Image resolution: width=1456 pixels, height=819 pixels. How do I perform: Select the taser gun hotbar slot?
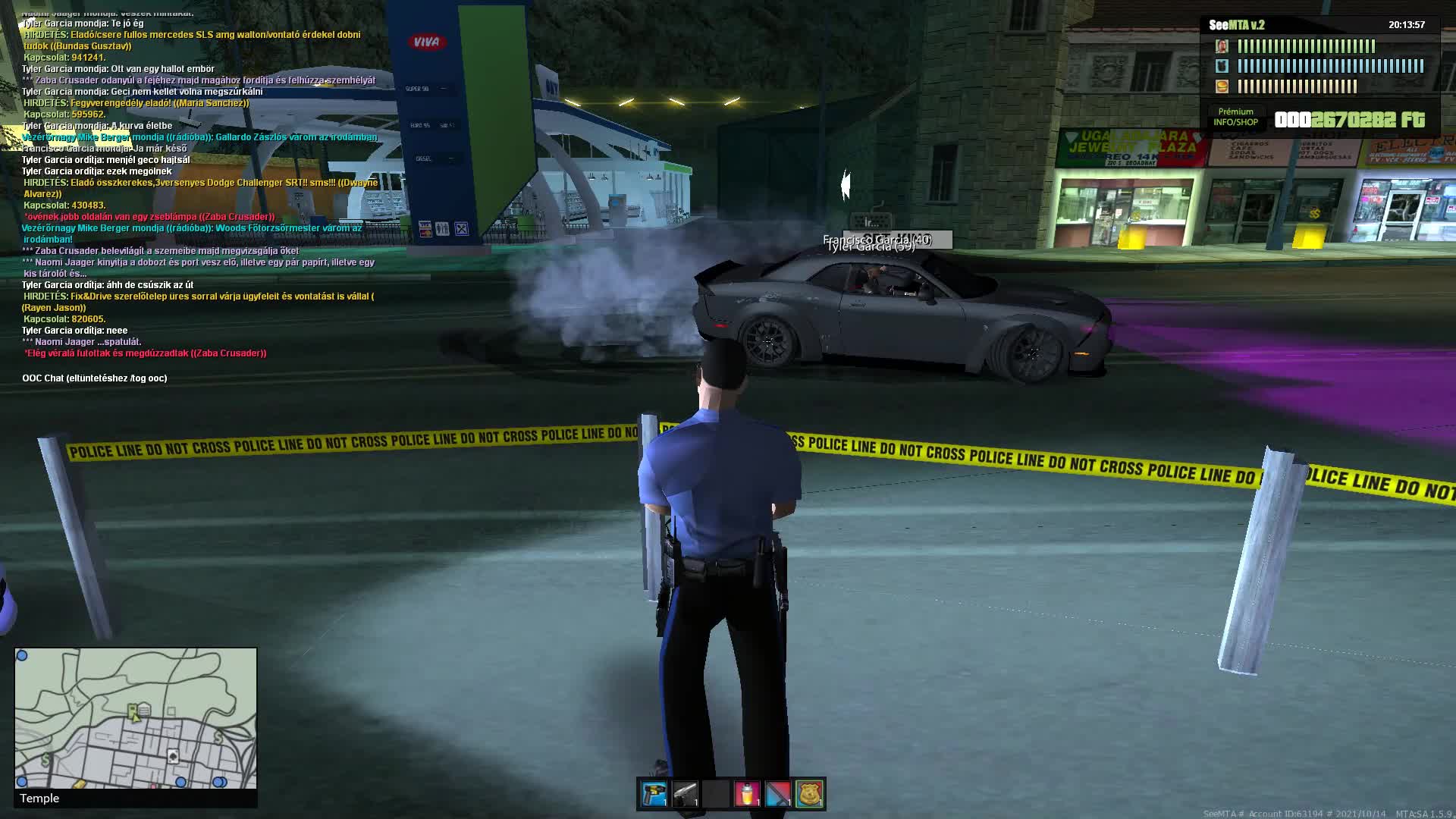654,794
